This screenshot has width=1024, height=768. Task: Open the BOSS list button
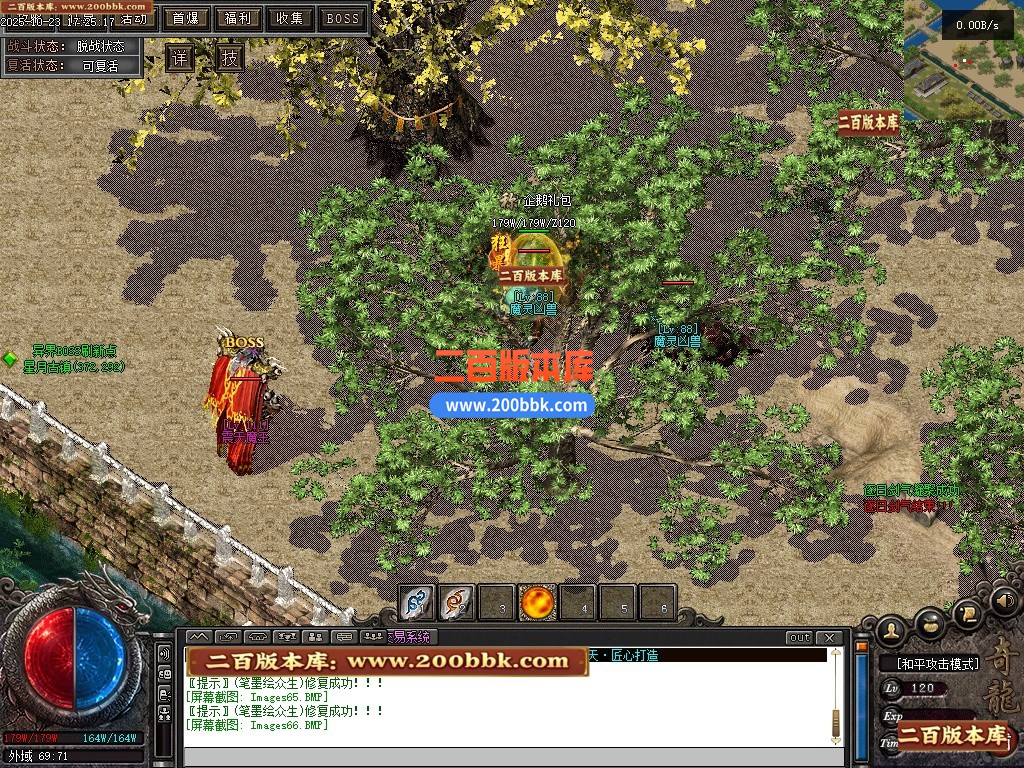pos(342,18)
